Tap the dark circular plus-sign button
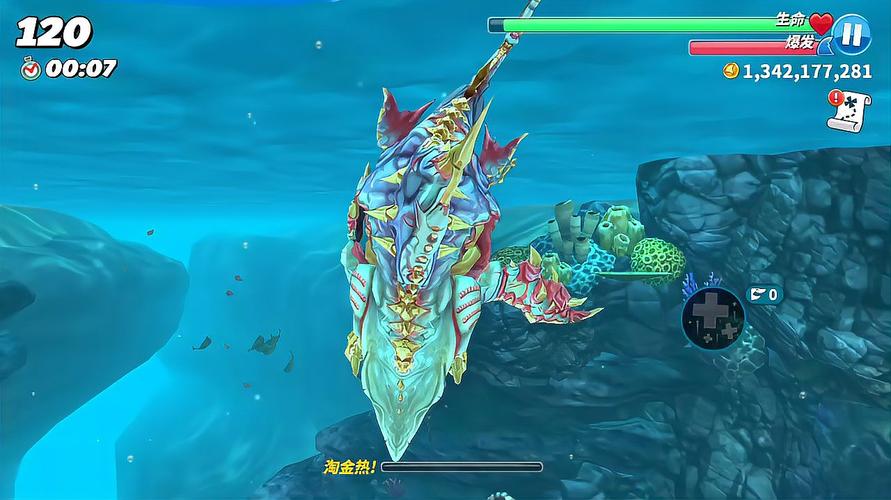Viewport: 891px width, 500px height. [713, 319]
